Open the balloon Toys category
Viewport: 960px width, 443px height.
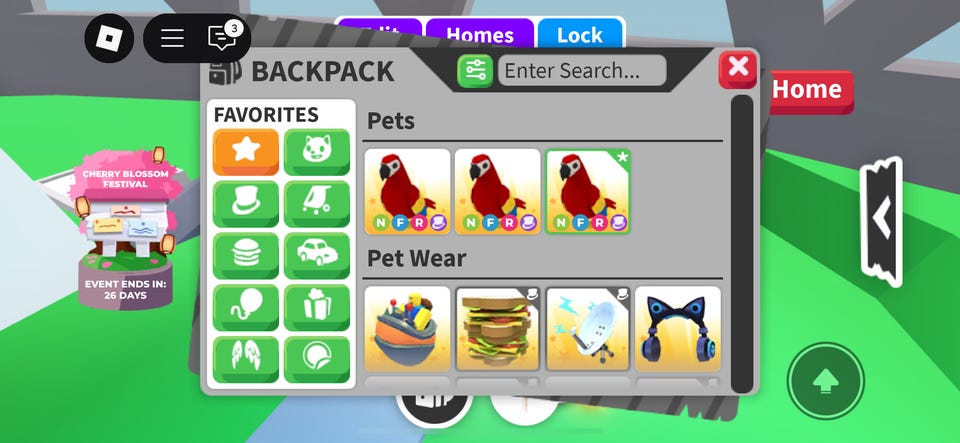tap(245, 308)
